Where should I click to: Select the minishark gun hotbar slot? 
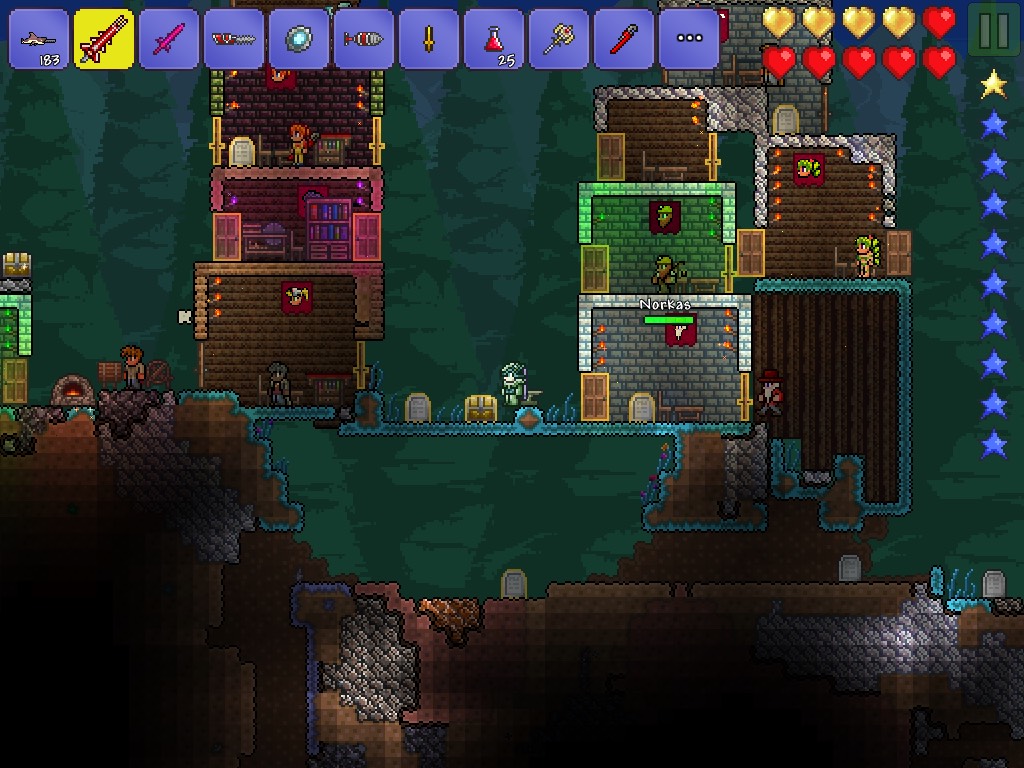click(39, 39)
